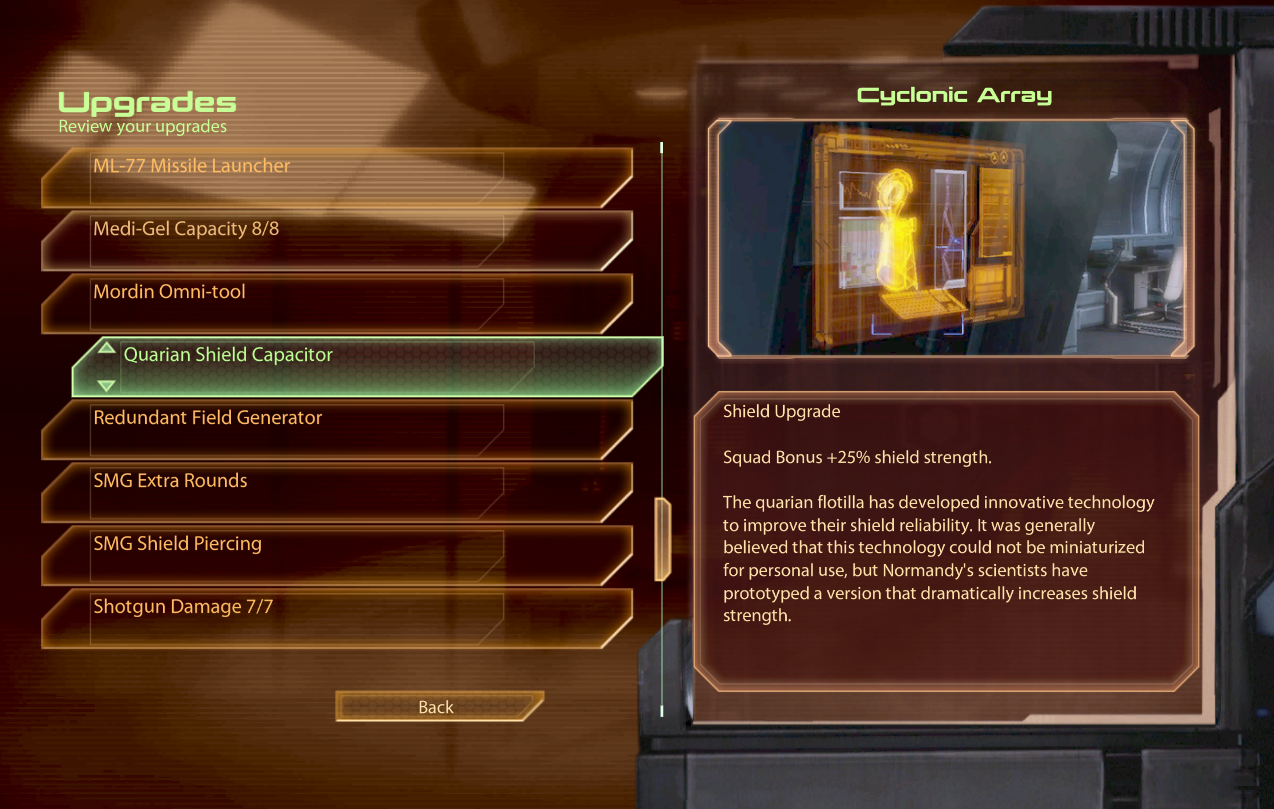The image size is (1274, 809).
Task: Click the upgrade list scrollbar handle
Action: click(662, 538)
